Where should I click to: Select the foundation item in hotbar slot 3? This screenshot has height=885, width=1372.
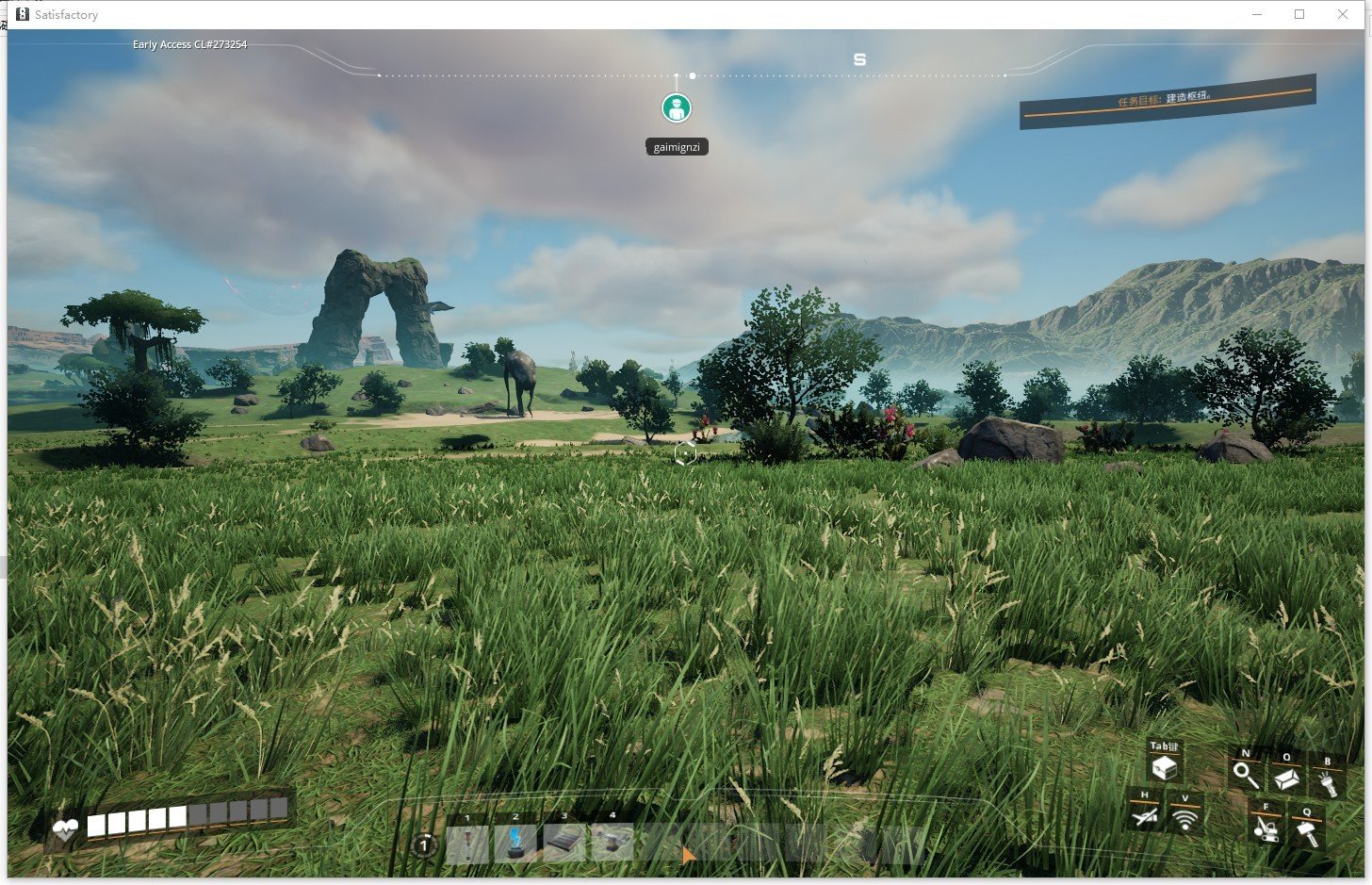pyautogui.click(x=564, y=840)
